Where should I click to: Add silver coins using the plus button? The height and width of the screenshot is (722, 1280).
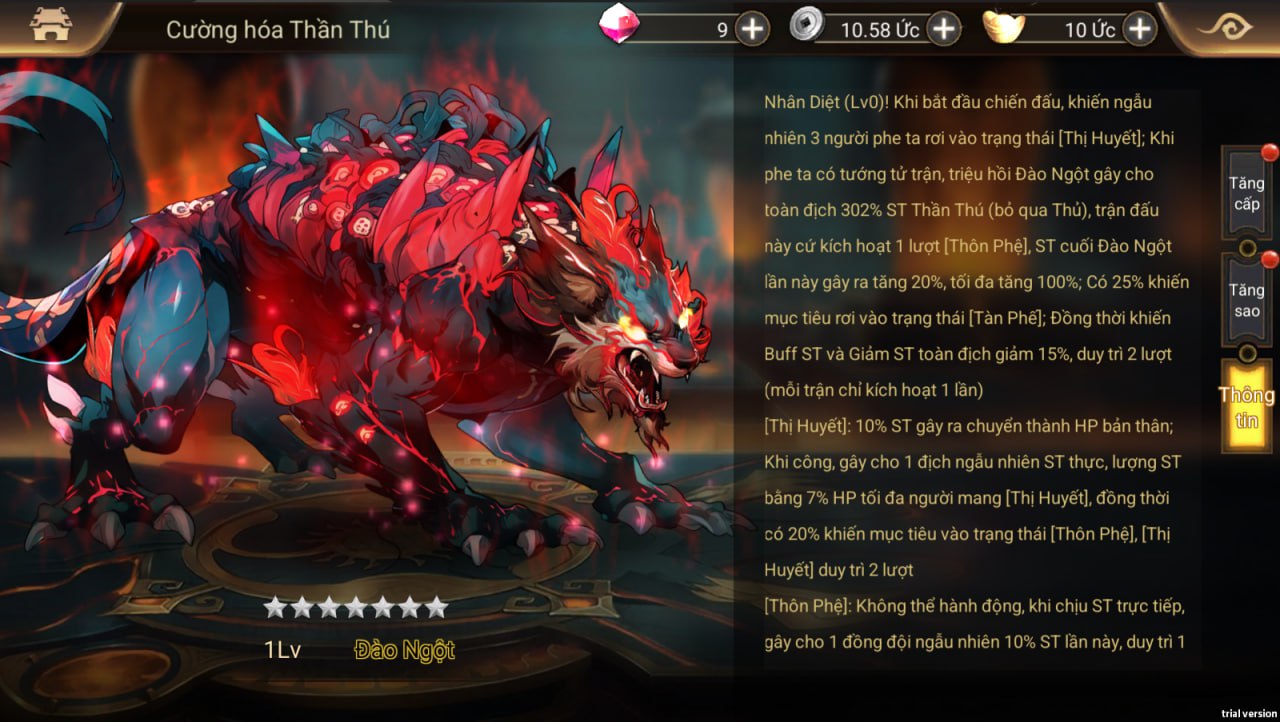click(x=943, y=29)
